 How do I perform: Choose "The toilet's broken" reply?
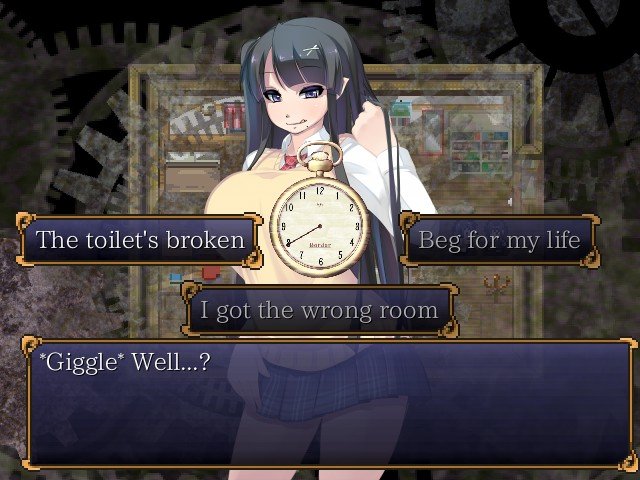tap(140, 240)
